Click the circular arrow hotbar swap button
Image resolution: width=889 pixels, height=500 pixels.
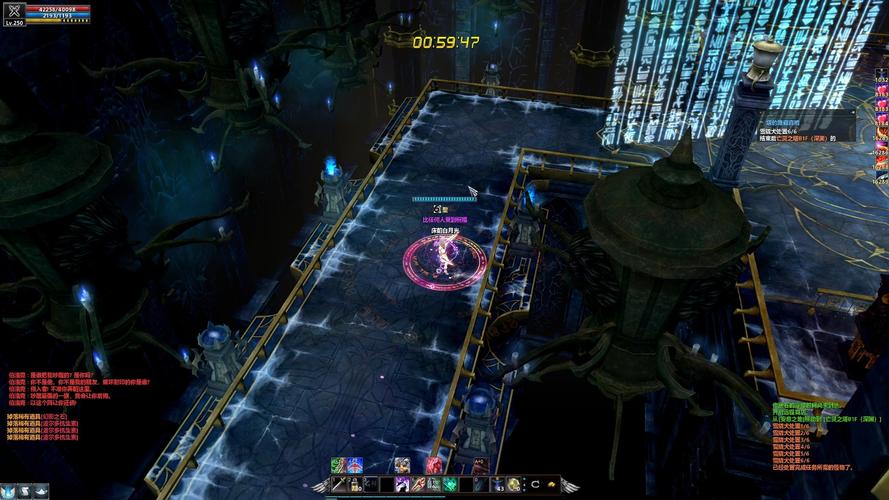(535, 484)
